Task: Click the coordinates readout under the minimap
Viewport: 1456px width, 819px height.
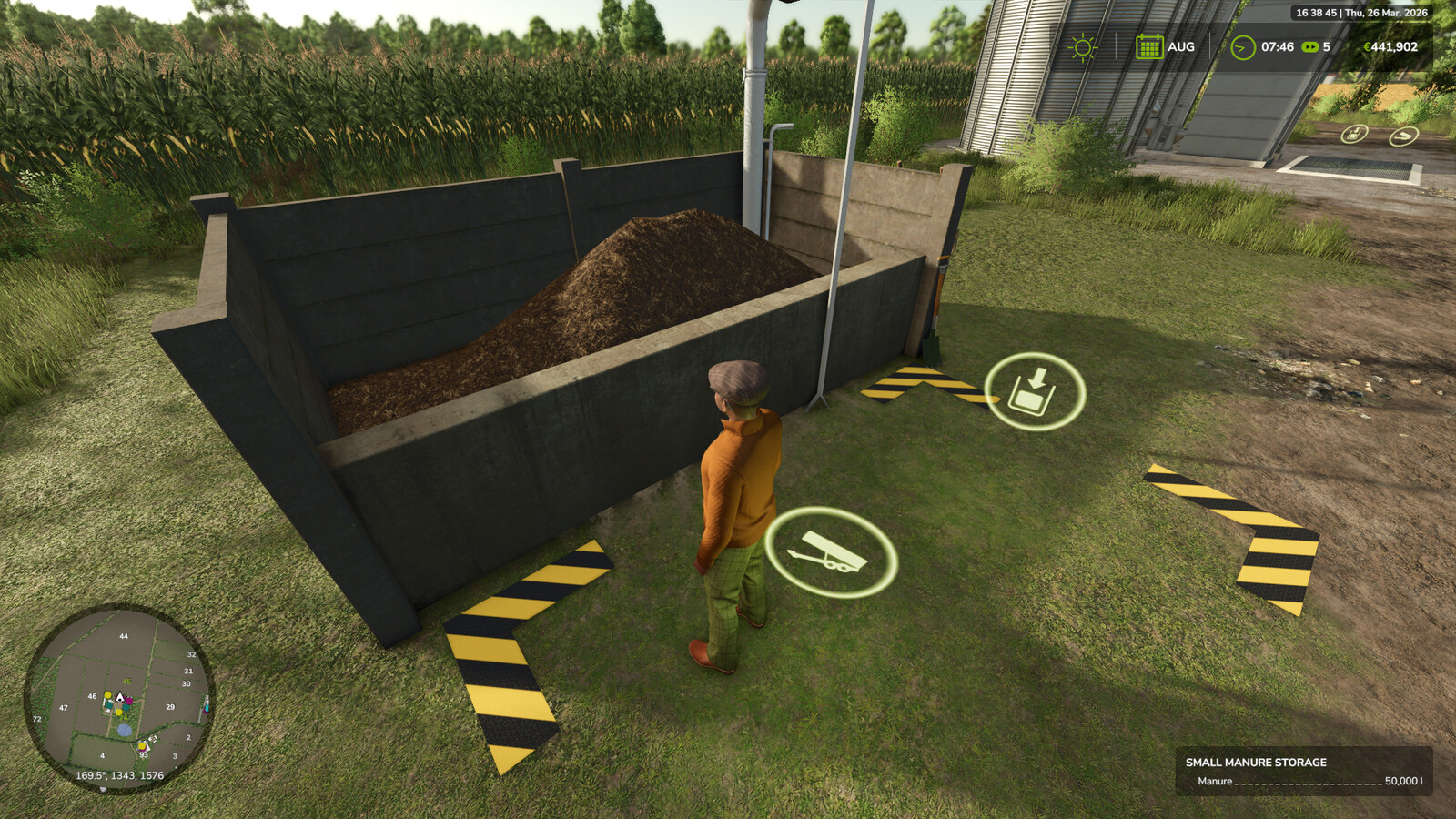Action: point(118,776)
